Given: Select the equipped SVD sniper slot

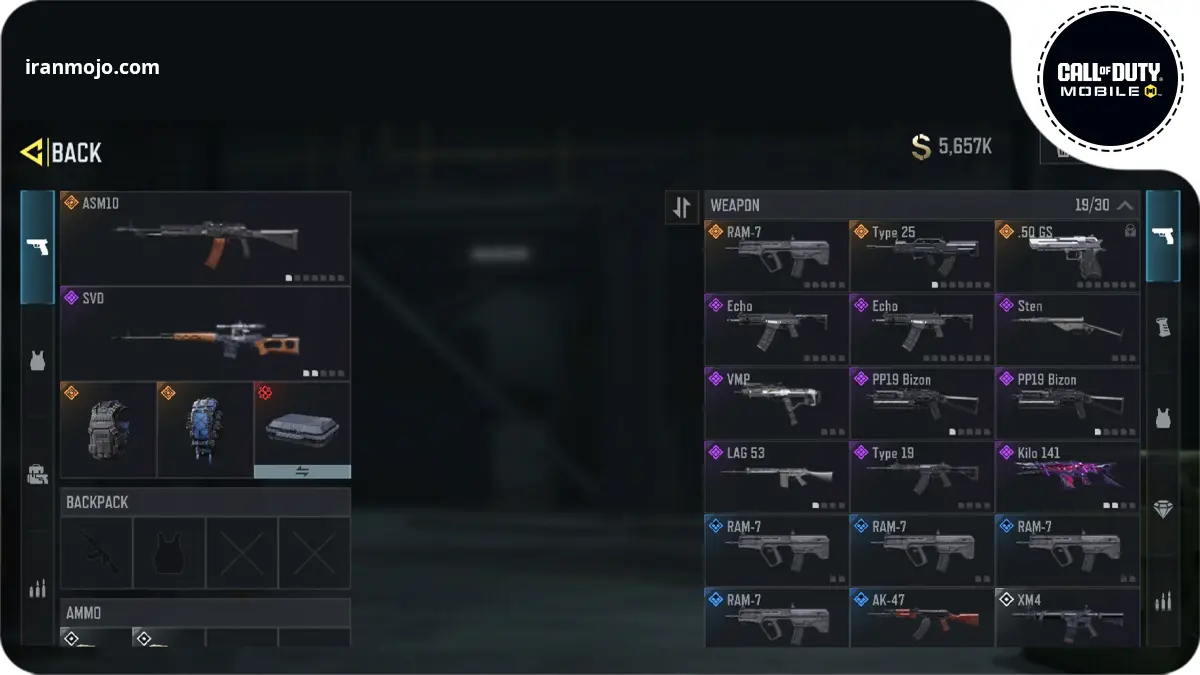Looking at the screenshot, I should [205, 333].
